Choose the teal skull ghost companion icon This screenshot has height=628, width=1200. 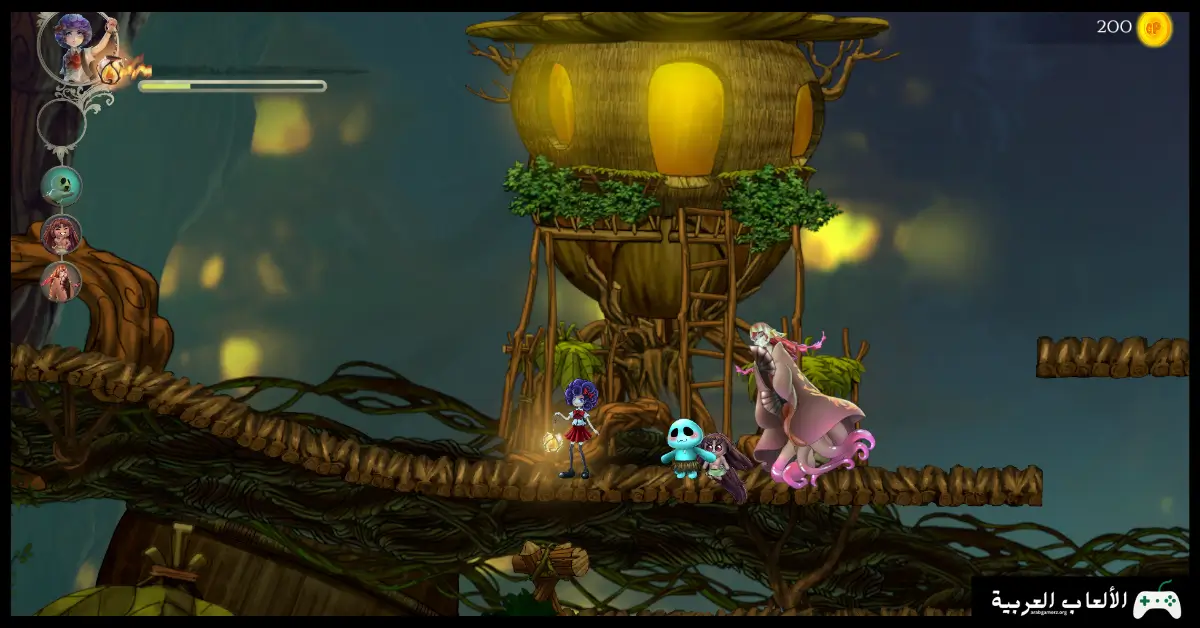coord(61,185)
